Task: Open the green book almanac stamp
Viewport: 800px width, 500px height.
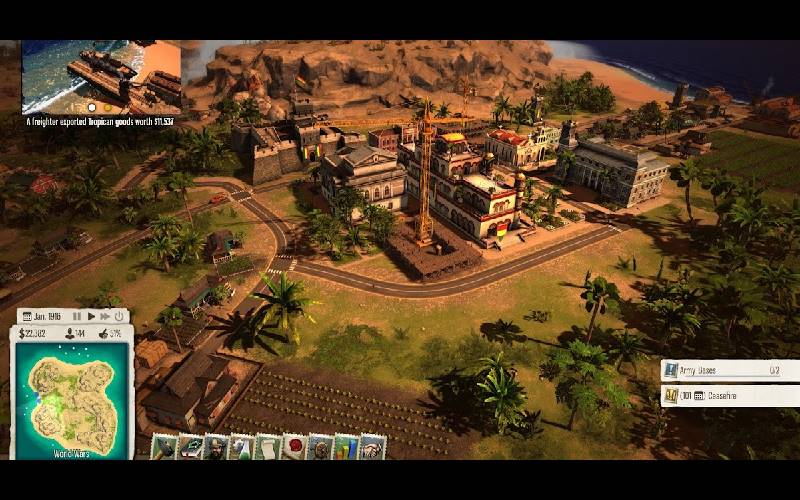Action: coord(190,447)
